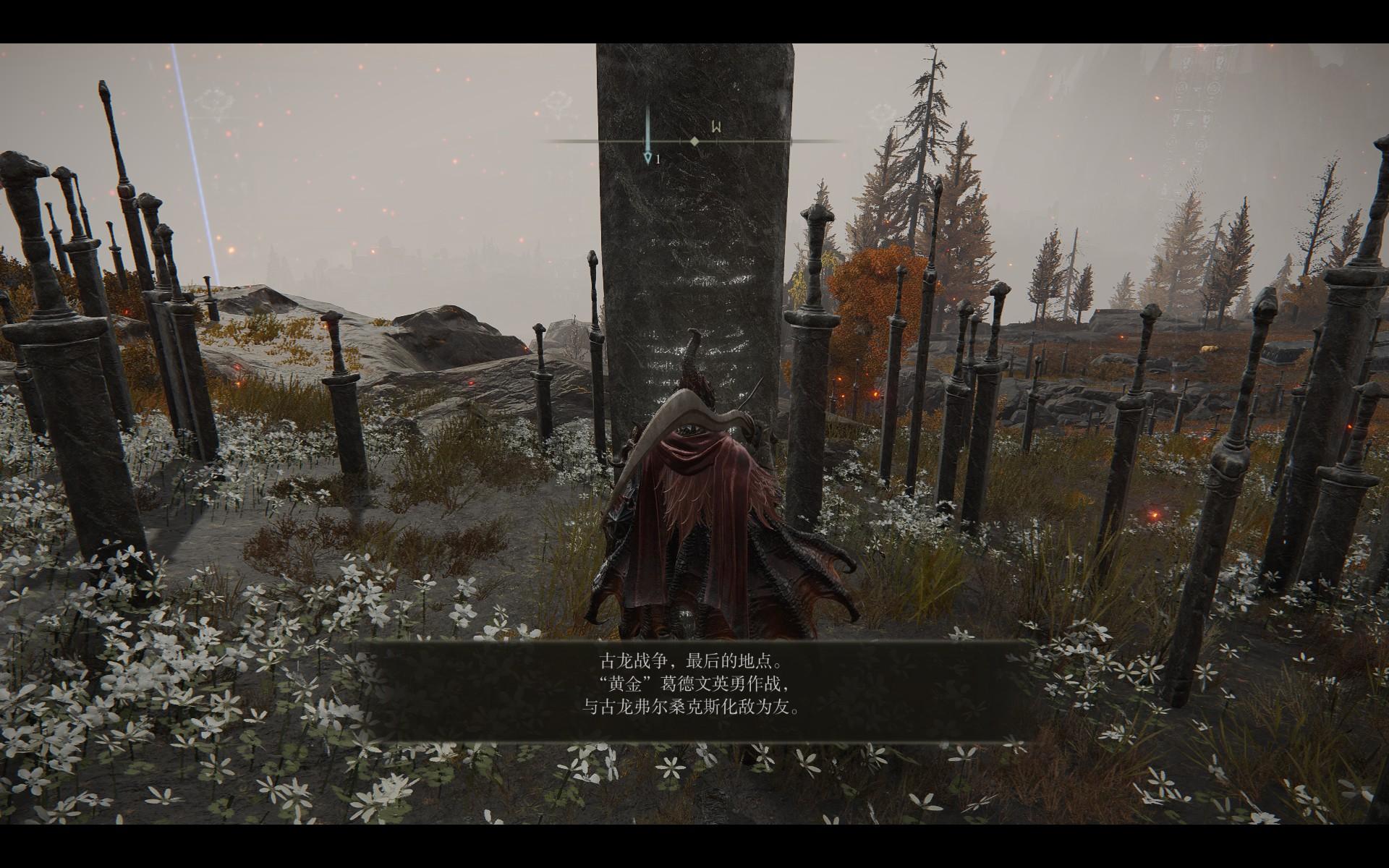Image resolution: width=1389 pixels, height=868 pixels.
Task: Select the W direction on compass bar
Action: [715, 128]
